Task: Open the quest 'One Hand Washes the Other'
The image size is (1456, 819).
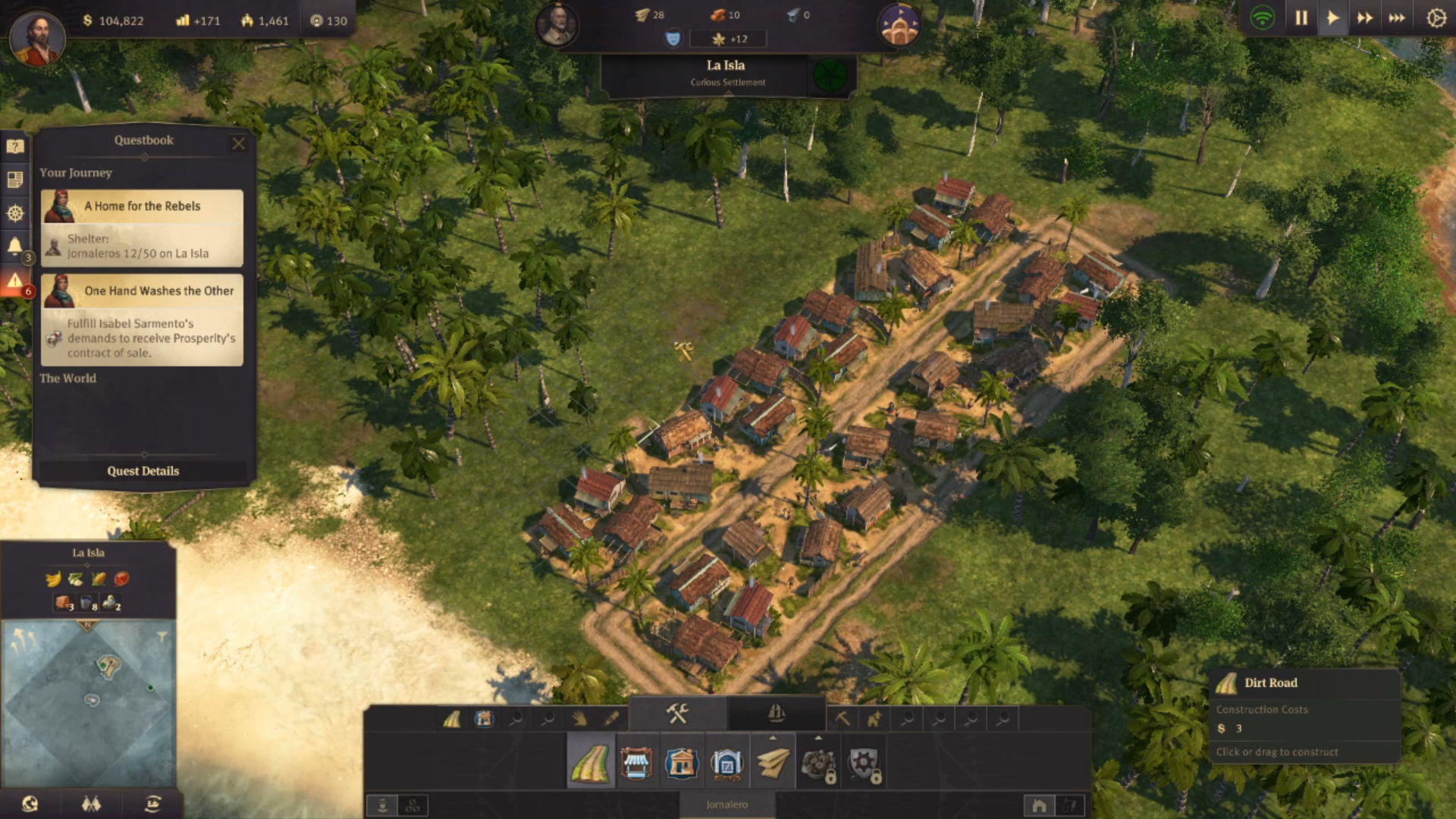Action: coord(159,290)
